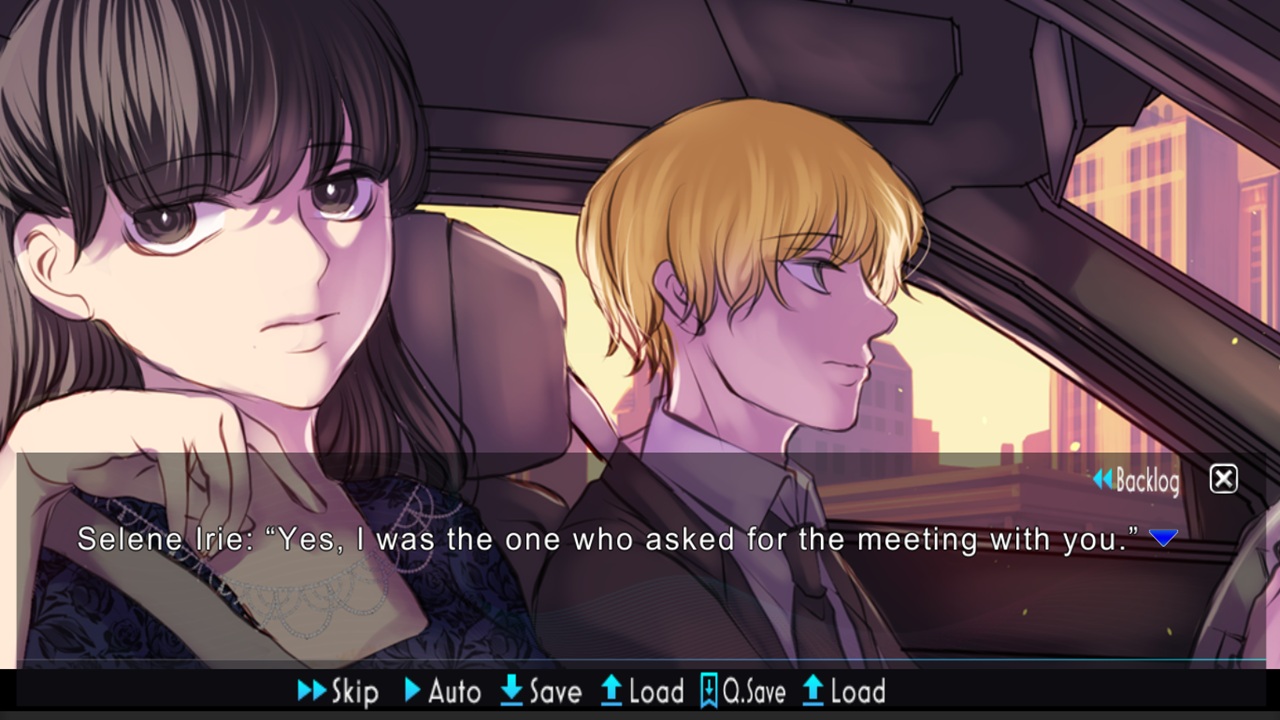This screenshot has height=720, width=1280.
Task: Click the quick Load icon beside Q.Save
Action: coord(811,691)
